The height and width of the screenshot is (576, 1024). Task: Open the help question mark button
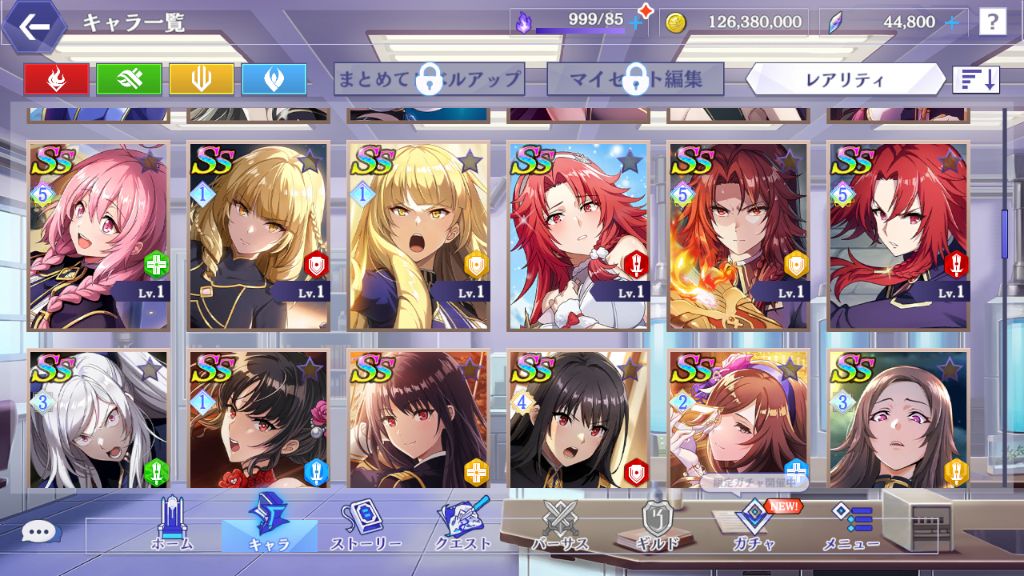pyautogui.click(x=991, y=22)
